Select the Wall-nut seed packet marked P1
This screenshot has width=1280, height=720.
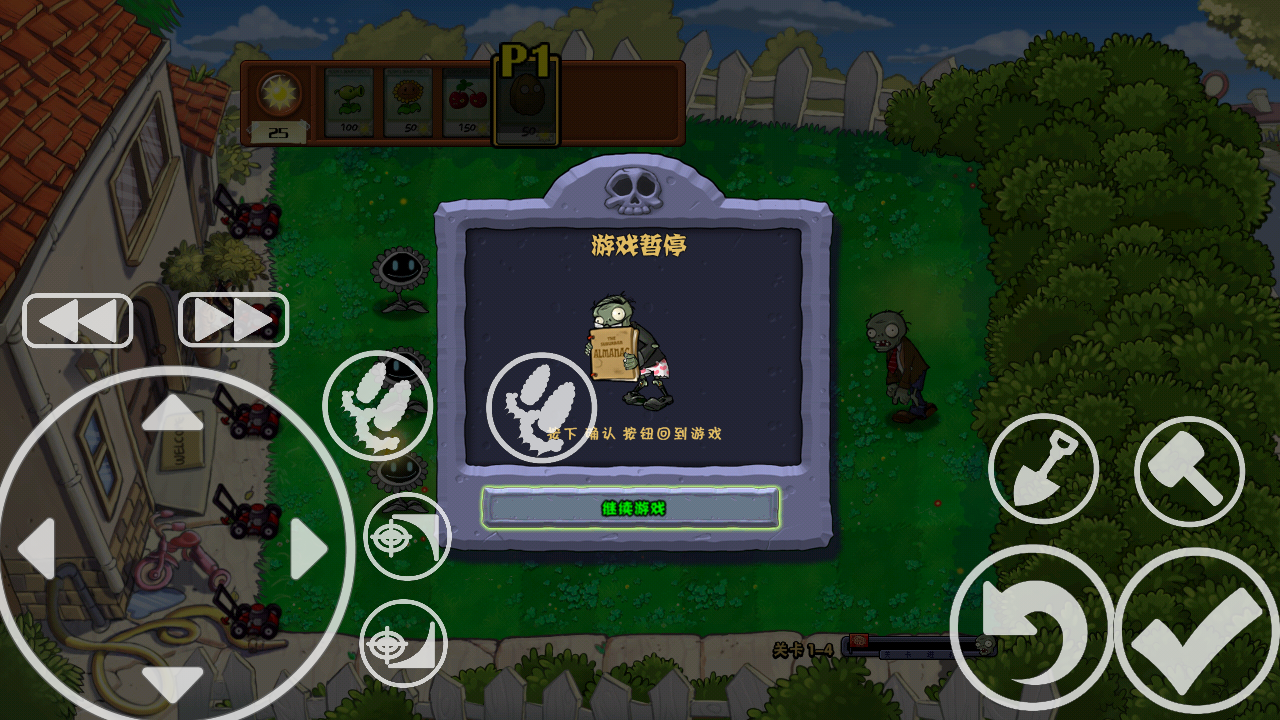pyautogui.click(x=525, y=100)
